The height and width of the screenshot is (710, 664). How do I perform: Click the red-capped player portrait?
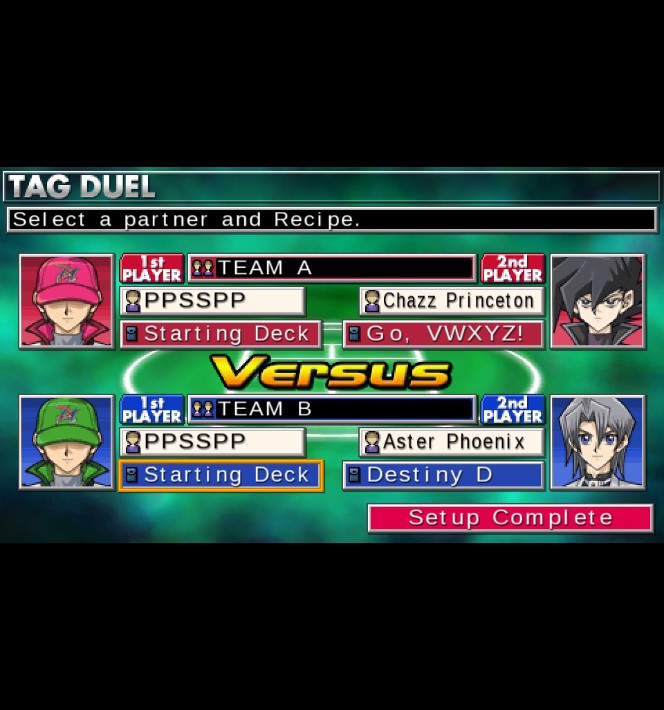coord(67,301)
